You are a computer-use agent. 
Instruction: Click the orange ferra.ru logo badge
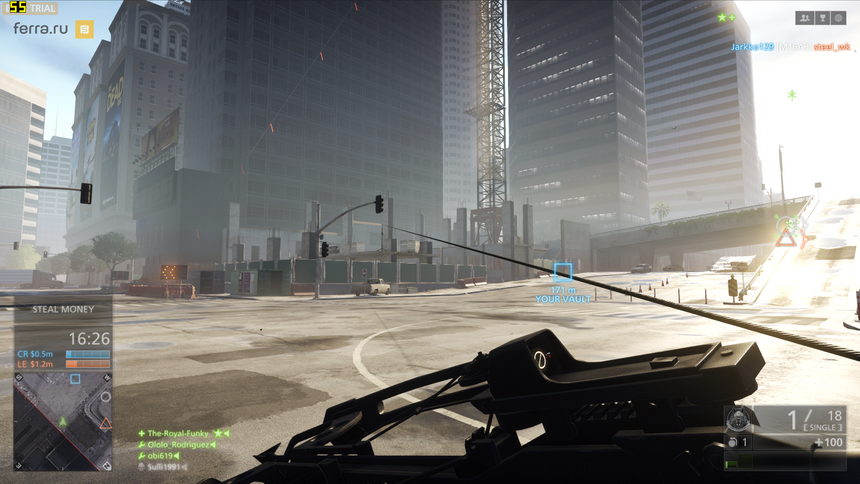pos(85,29)
